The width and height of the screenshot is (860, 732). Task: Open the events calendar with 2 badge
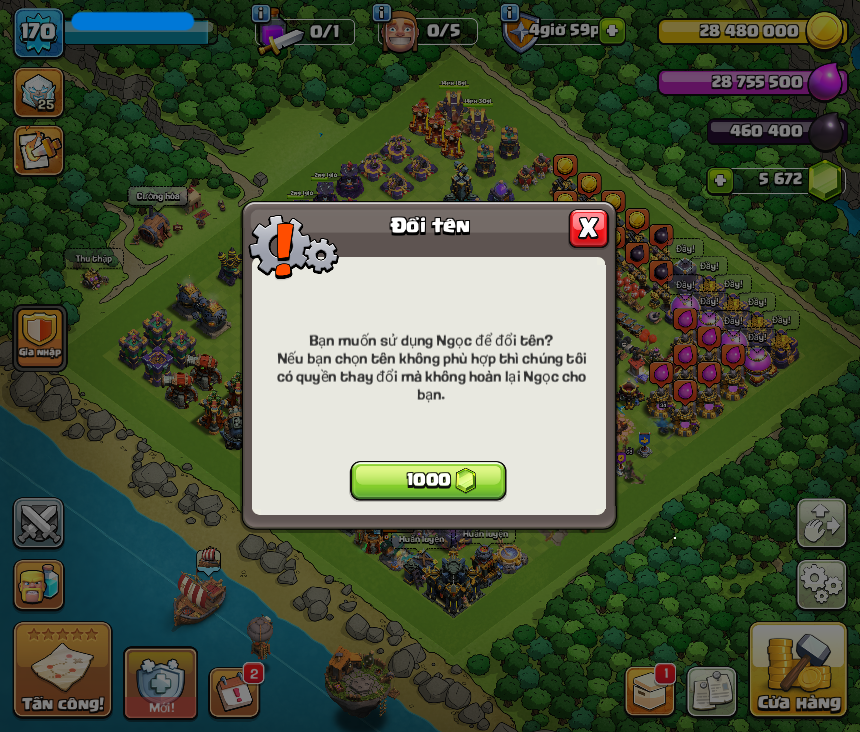coord(234,692)
